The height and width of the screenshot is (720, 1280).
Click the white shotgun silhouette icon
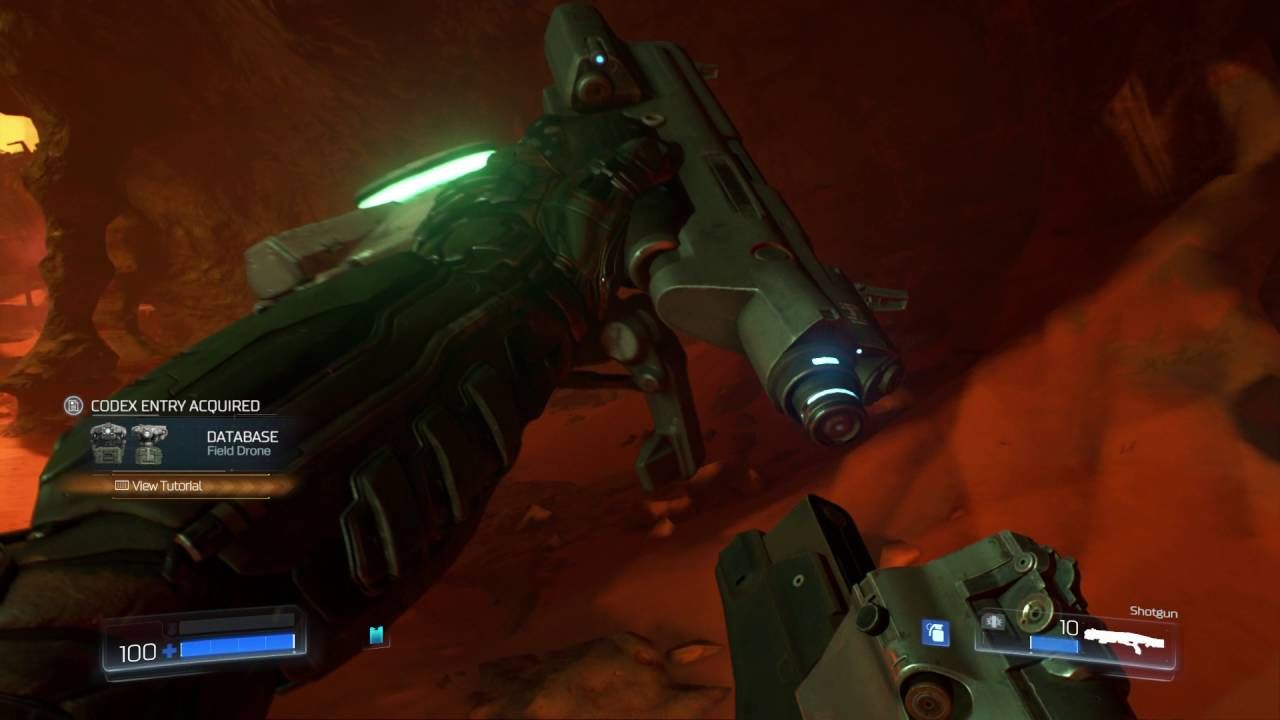point(1122,637)
